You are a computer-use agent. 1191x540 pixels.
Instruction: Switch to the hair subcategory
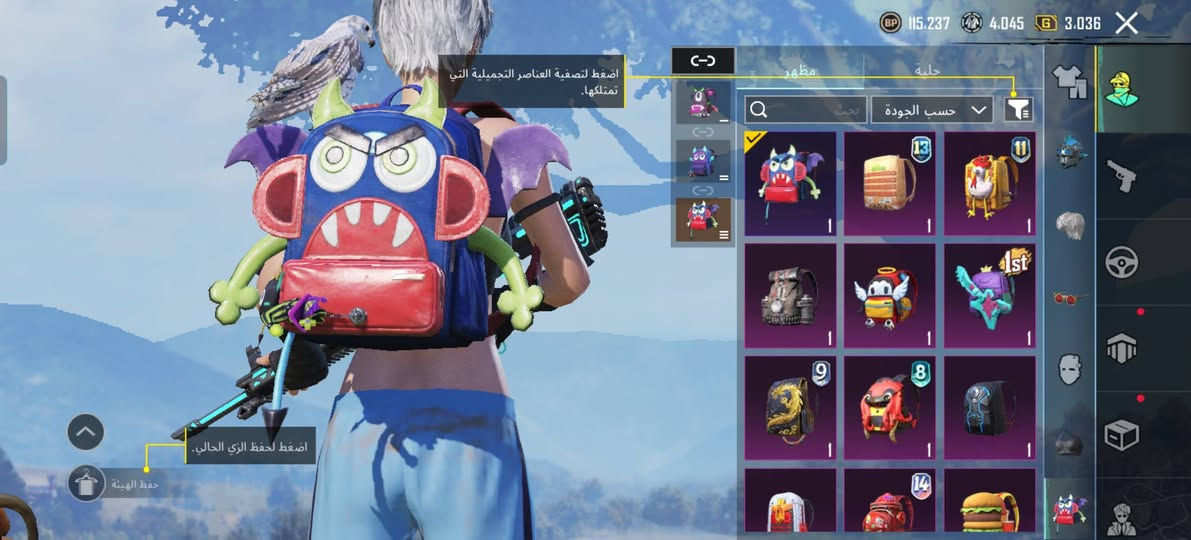pos(1069,224)
